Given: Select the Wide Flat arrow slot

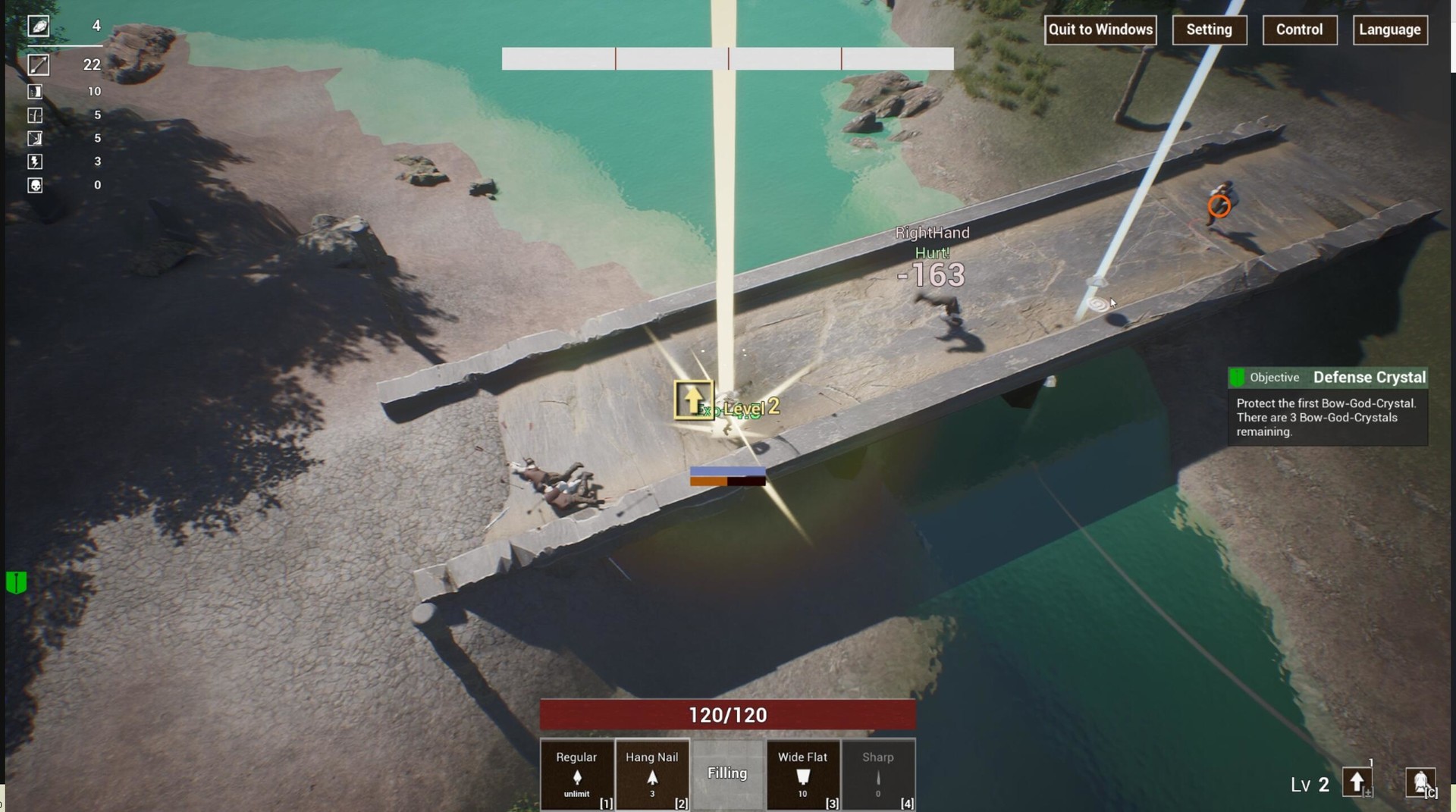Looking at the screenshot, I should click(x=802, y=775).
